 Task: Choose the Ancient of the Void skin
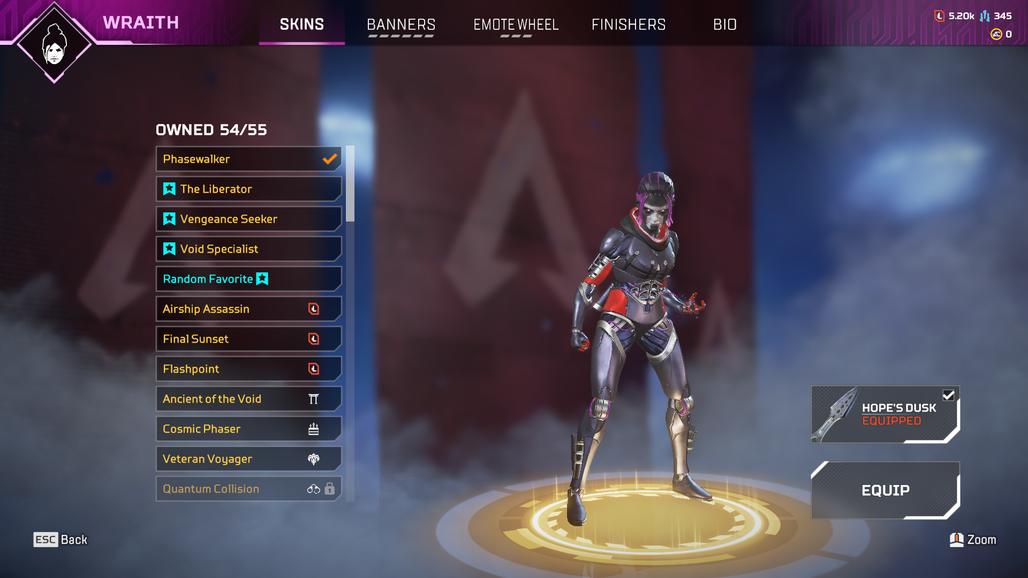point(248,399)
